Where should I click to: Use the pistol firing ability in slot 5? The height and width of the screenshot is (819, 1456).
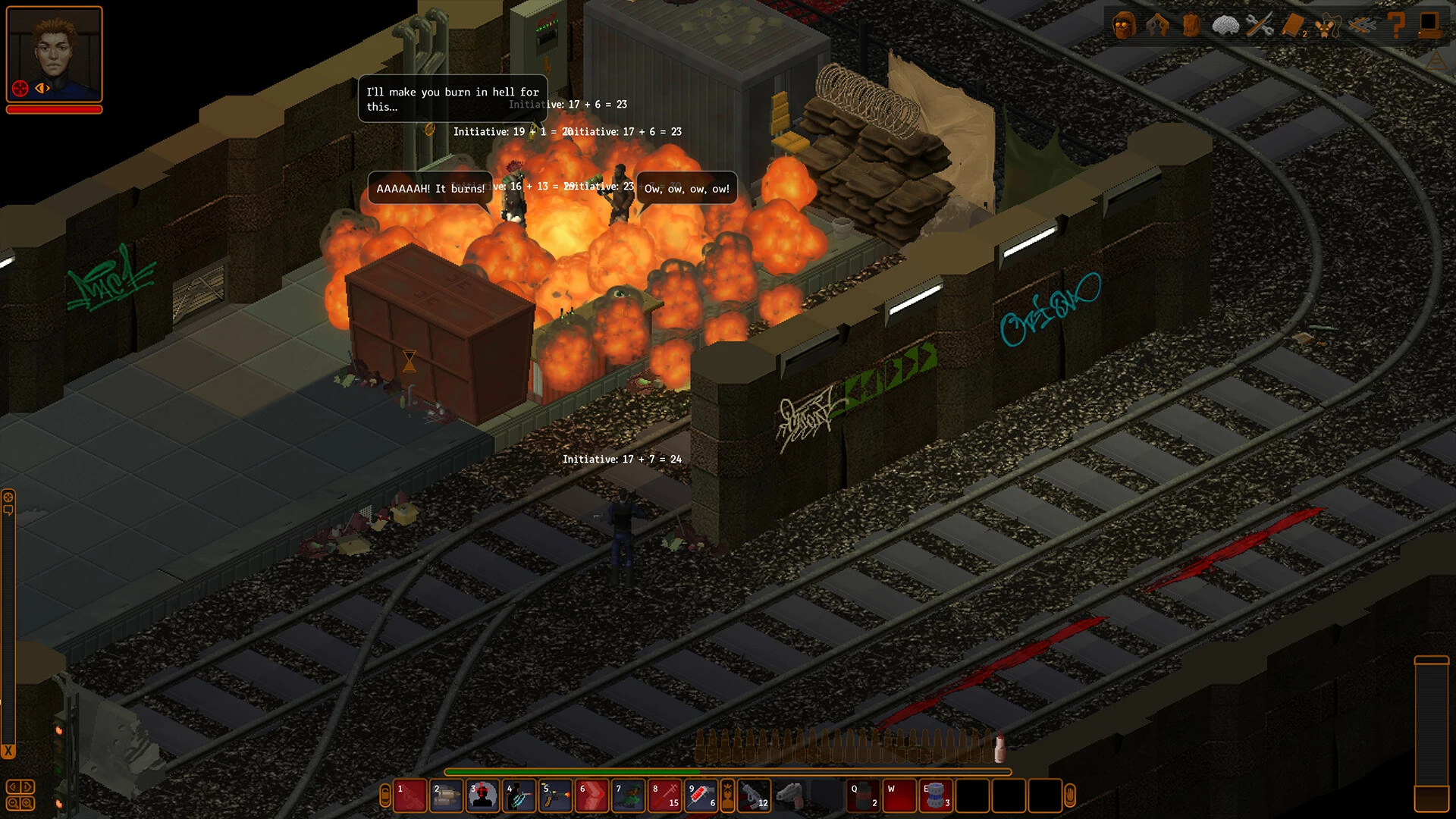[556, 797]
